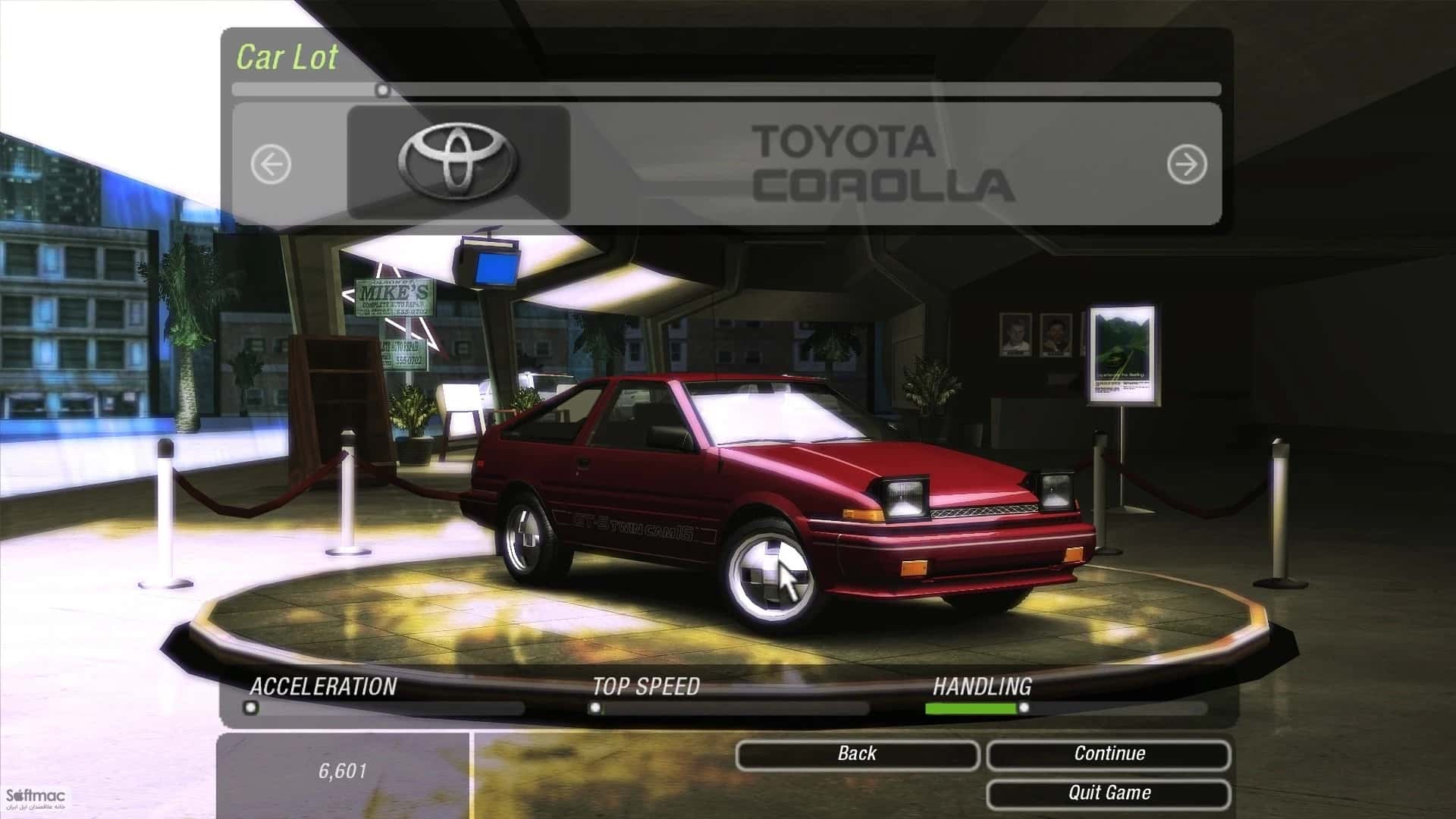Screen dimensions: 1456x819
Task: Click the acceleration stat marker
Action: click(x=250, y=708)
